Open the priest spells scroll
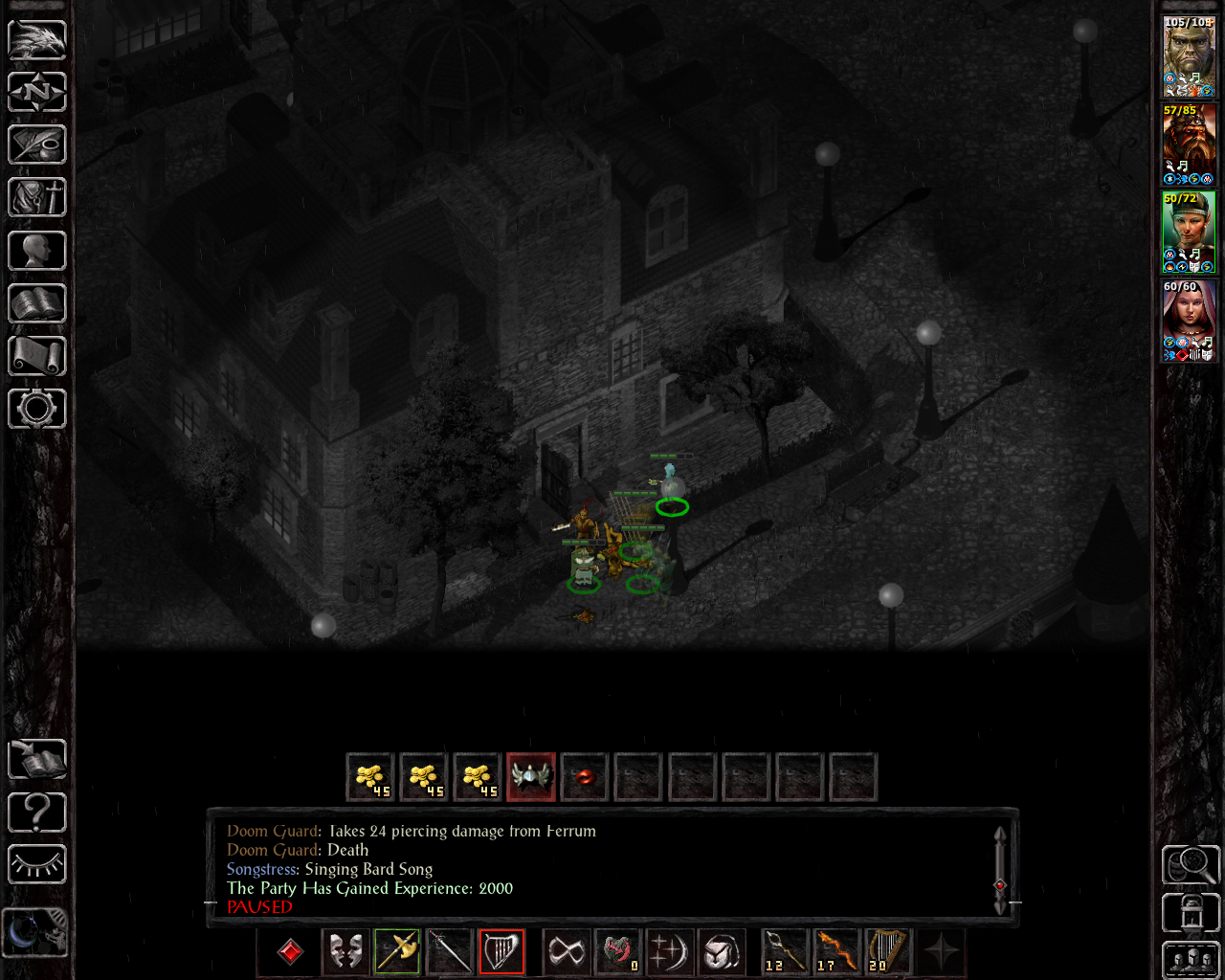Viewport: 1225px width, 980px height. click(36, 355)
